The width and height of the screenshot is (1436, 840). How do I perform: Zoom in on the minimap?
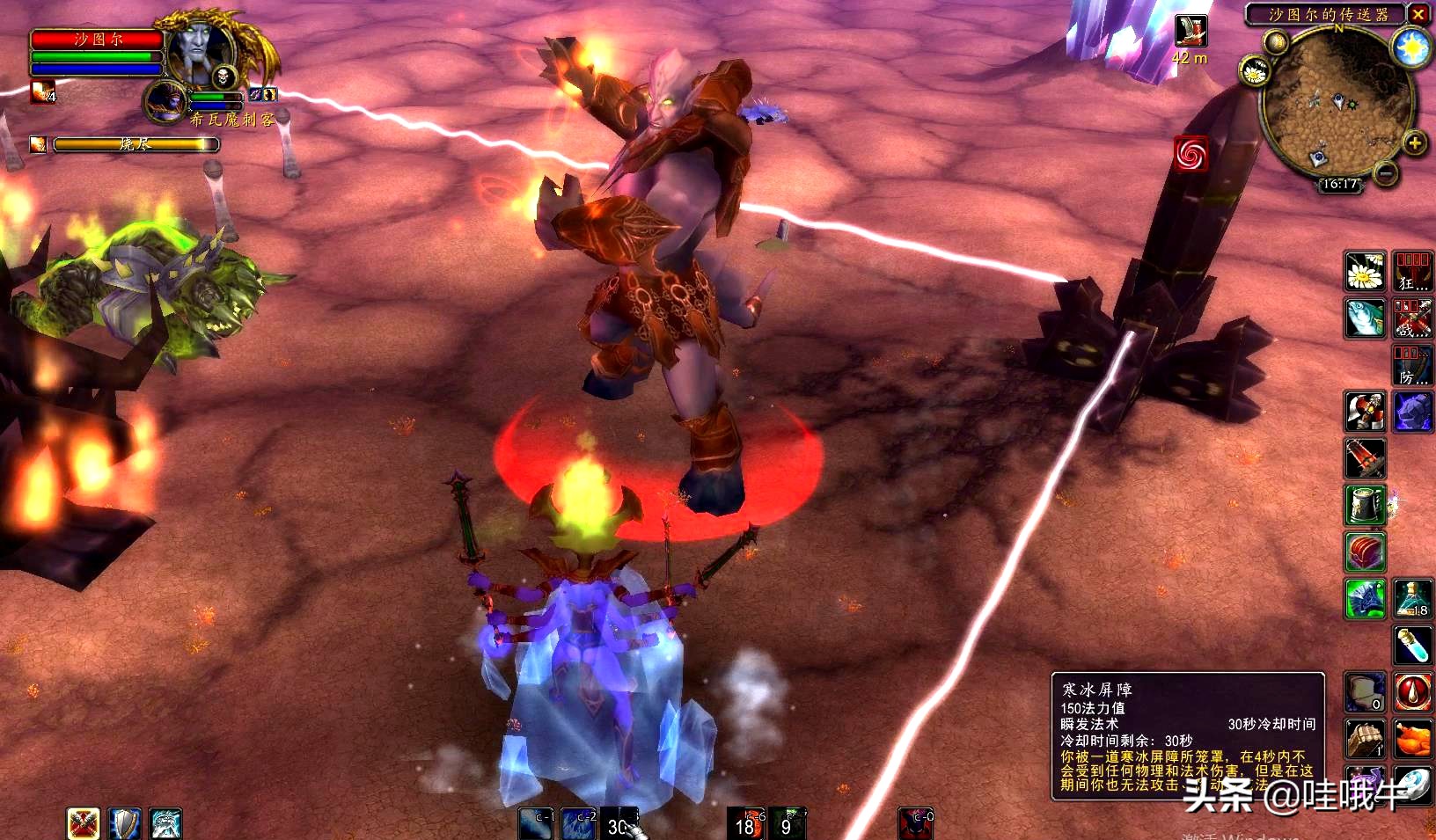pyautogui.click(x=1414, y=142)
